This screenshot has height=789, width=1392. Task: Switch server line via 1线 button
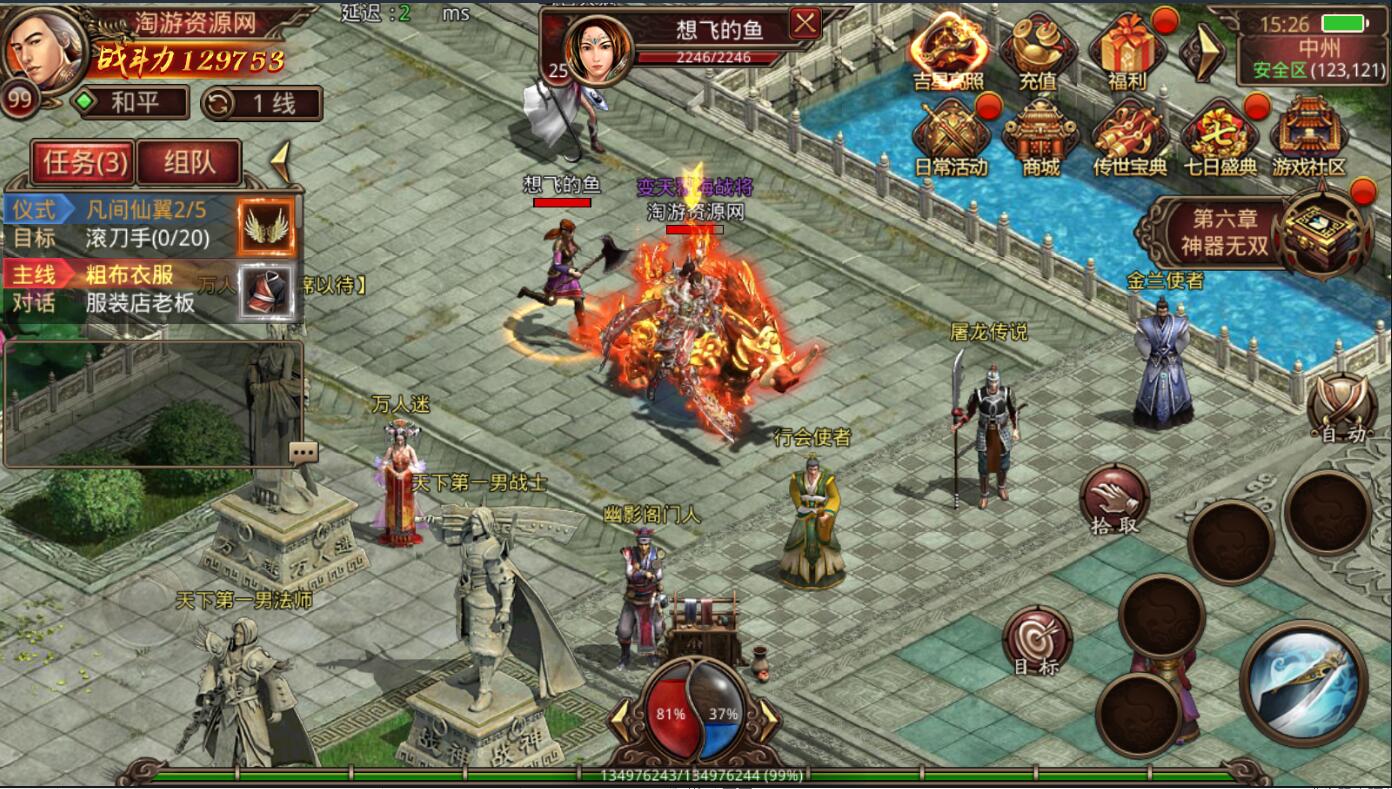point(262,103)
